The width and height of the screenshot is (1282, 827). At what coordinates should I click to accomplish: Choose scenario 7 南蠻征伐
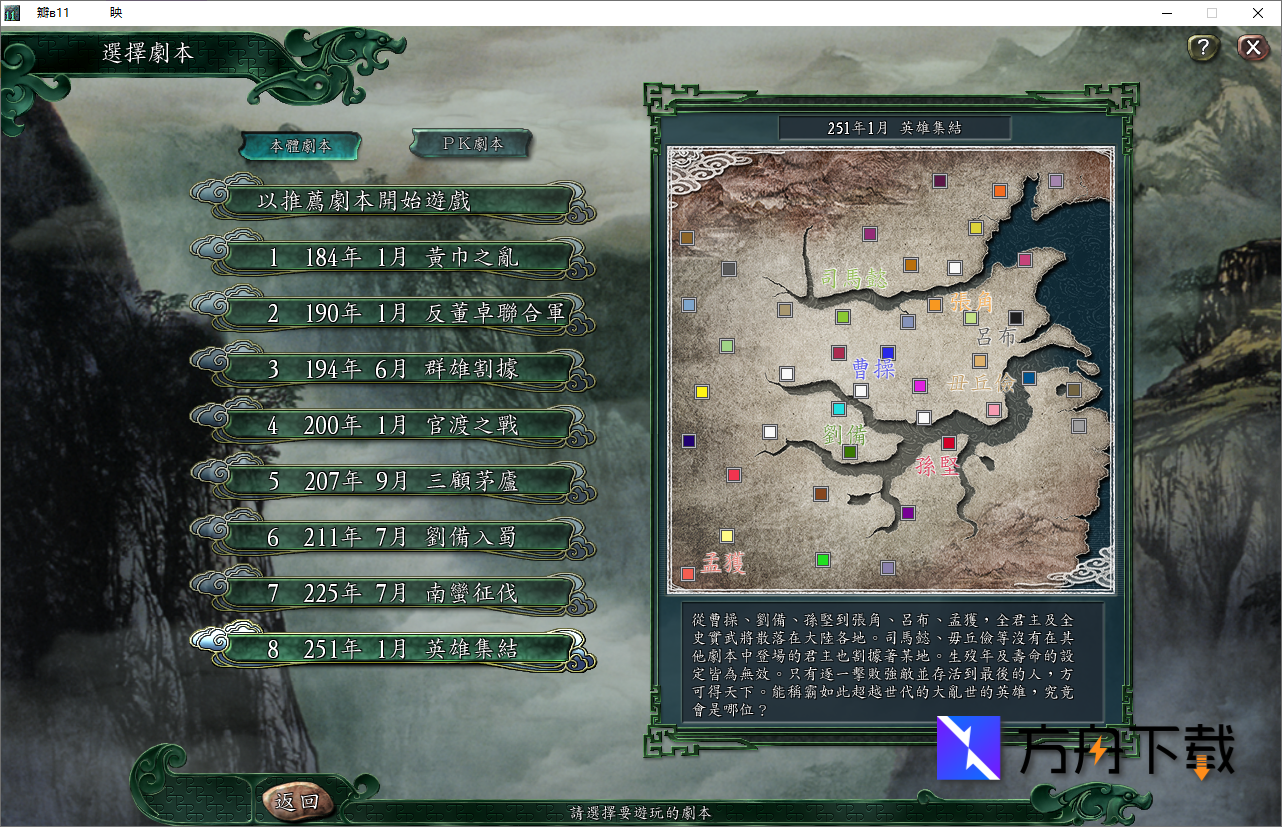(x=392, y=594)
